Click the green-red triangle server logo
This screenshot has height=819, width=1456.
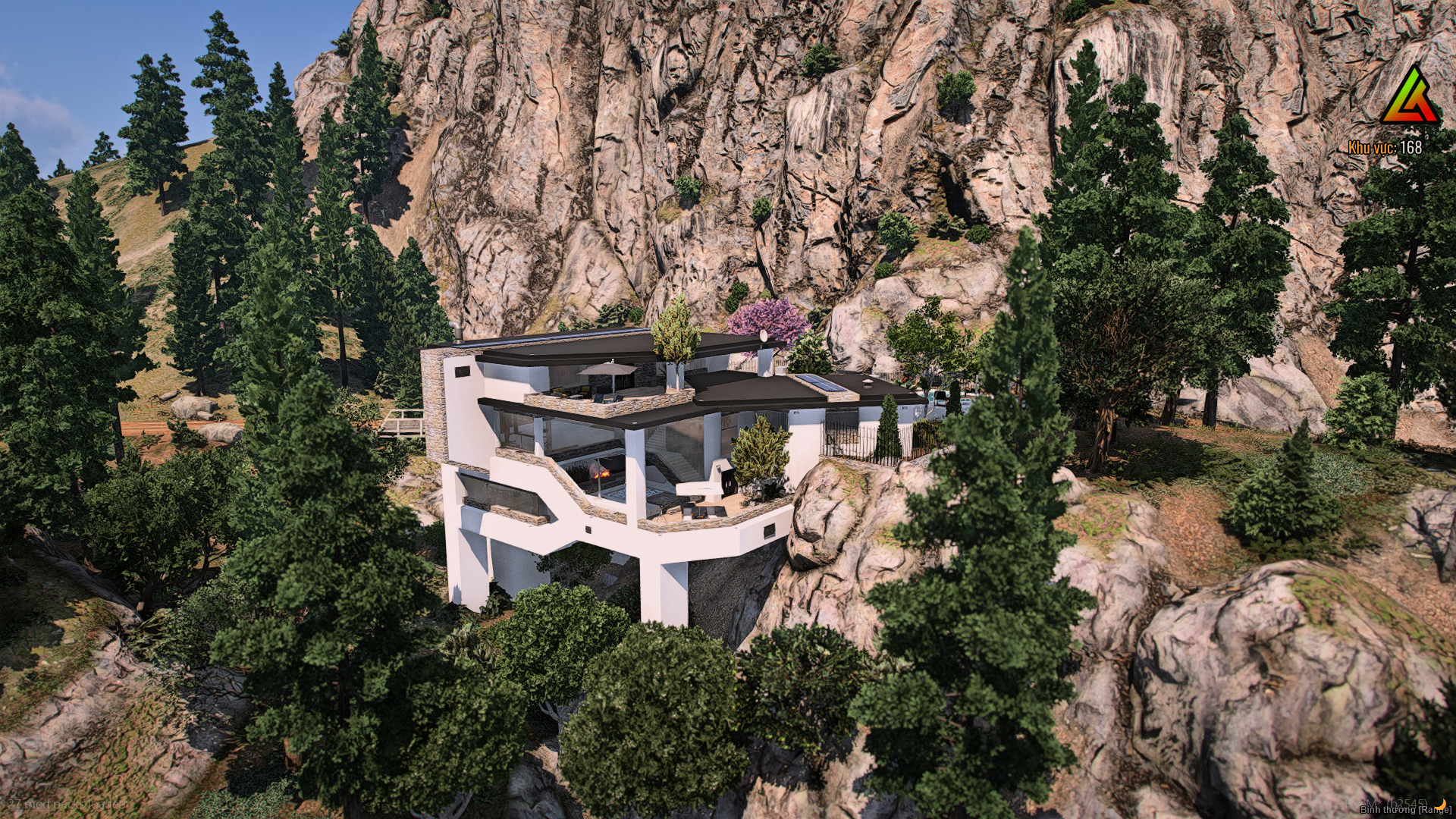[1410, 98]
